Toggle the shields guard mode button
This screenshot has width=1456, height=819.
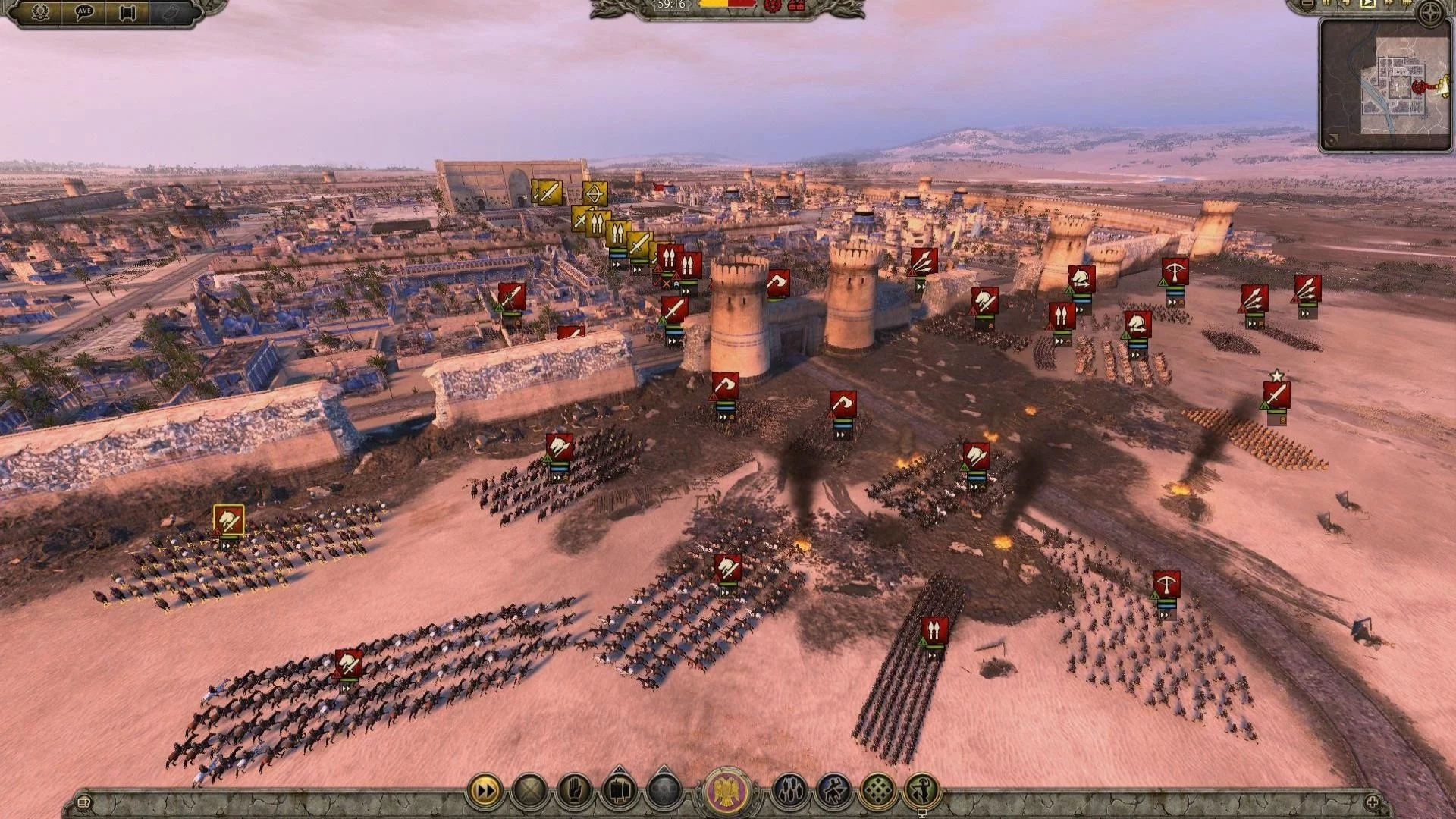pyautogui.click(x=789, y=792)
